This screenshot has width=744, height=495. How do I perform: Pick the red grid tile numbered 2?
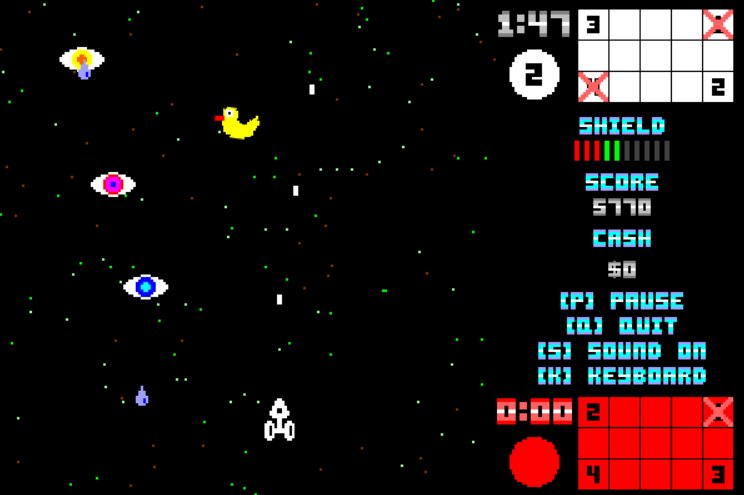point(593,411)
